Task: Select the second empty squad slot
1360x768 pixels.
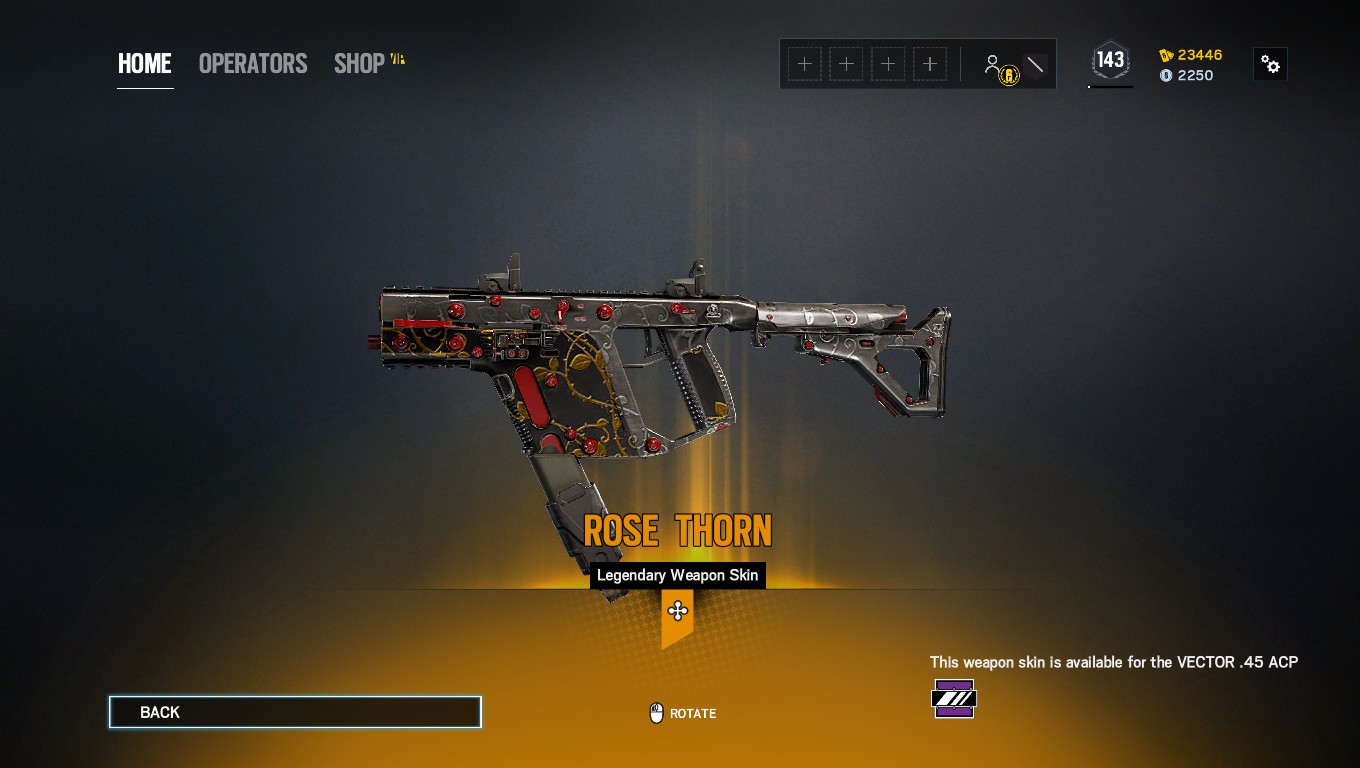Action: coord(846,63)
